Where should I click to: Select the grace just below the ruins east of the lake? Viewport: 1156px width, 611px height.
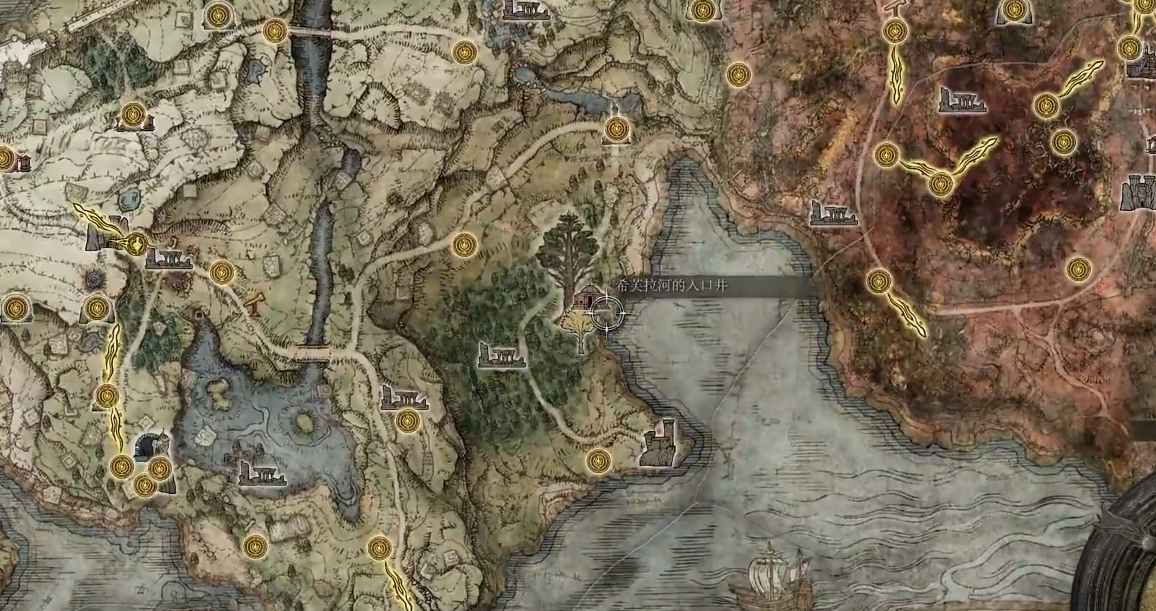pyautogui.click(x=406, y=421)
